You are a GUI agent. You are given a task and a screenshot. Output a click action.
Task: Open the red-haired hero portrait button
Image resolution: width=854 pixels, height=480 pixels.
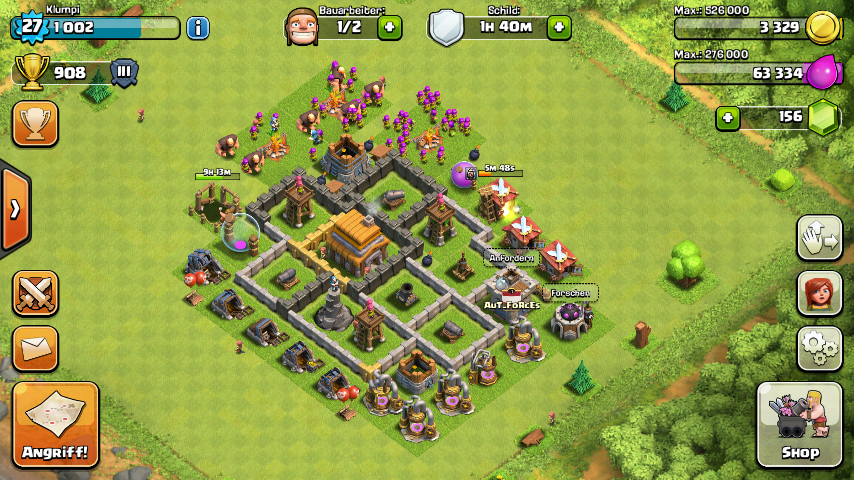(x=819, y=293)
